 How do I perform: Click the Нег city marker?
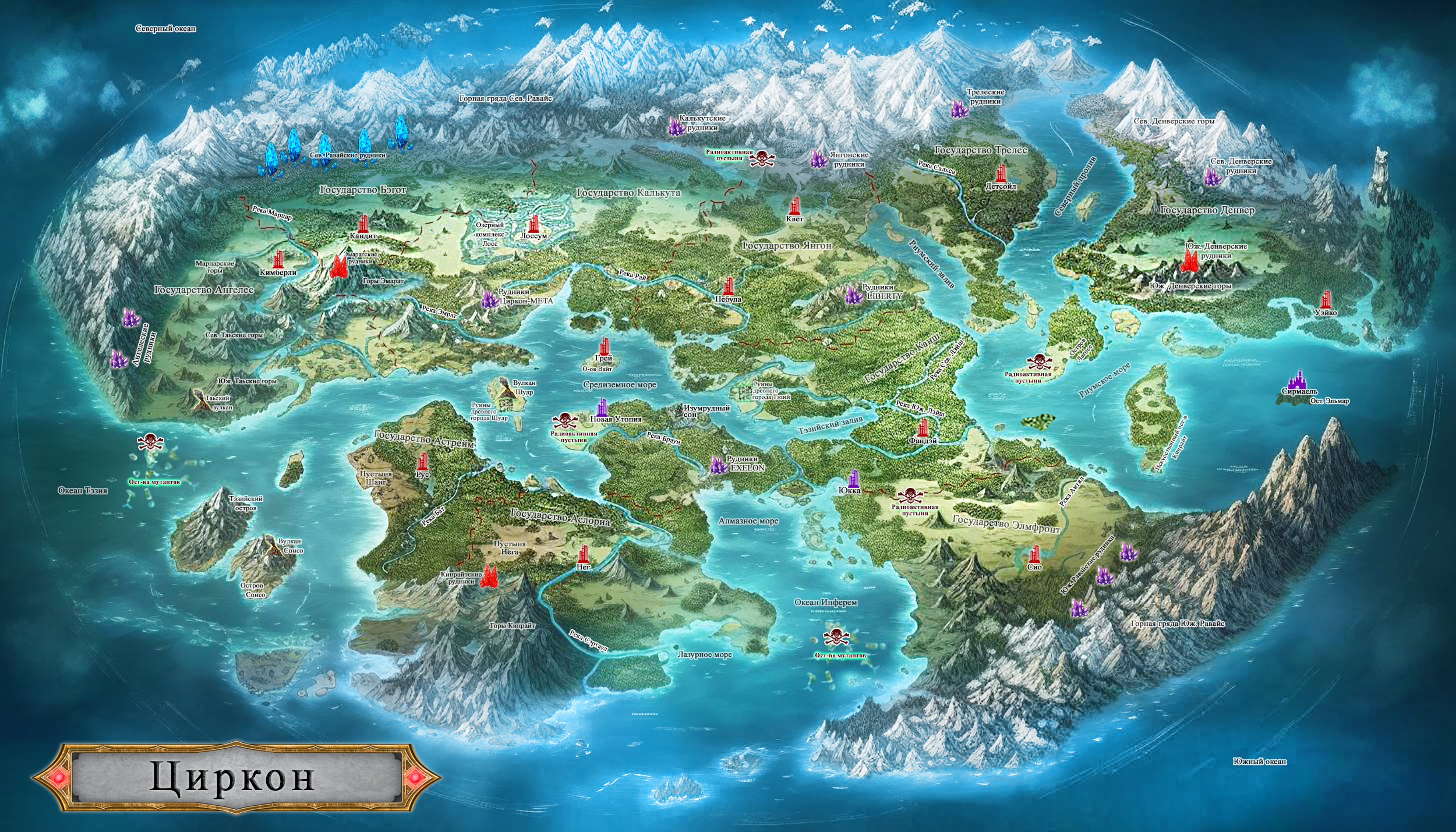coord(584,554)
